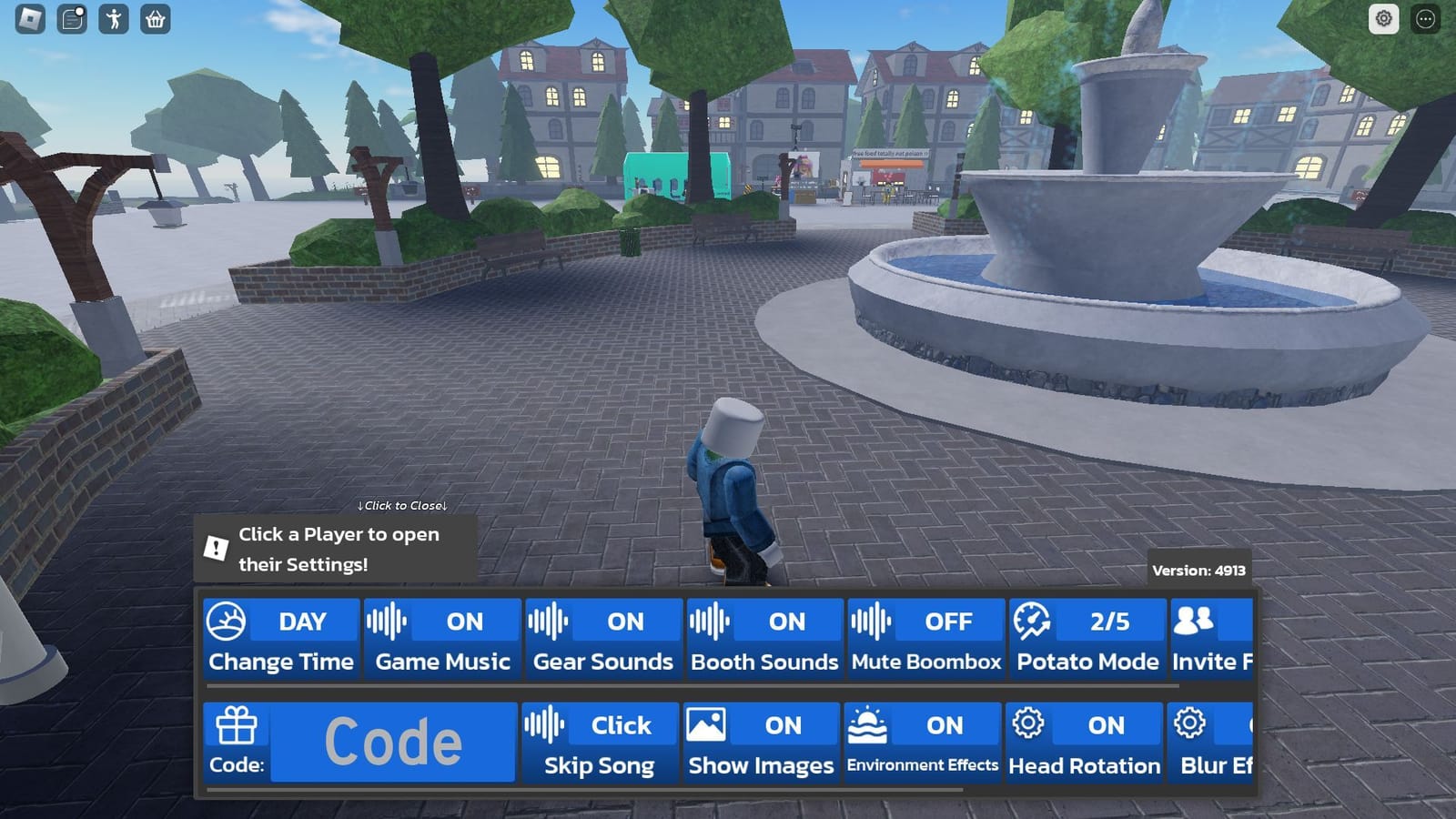
Task: Click Skip Song to advance music
Action: 599,743
